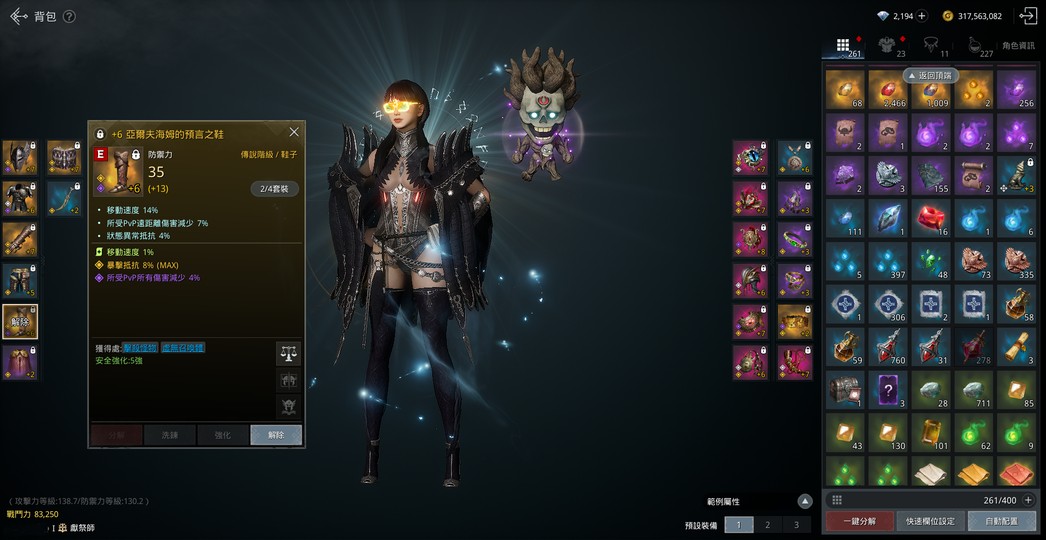Open the 強化 enhance option
This screenshot has width=1046, height=540.
click(x=222, y=435)
